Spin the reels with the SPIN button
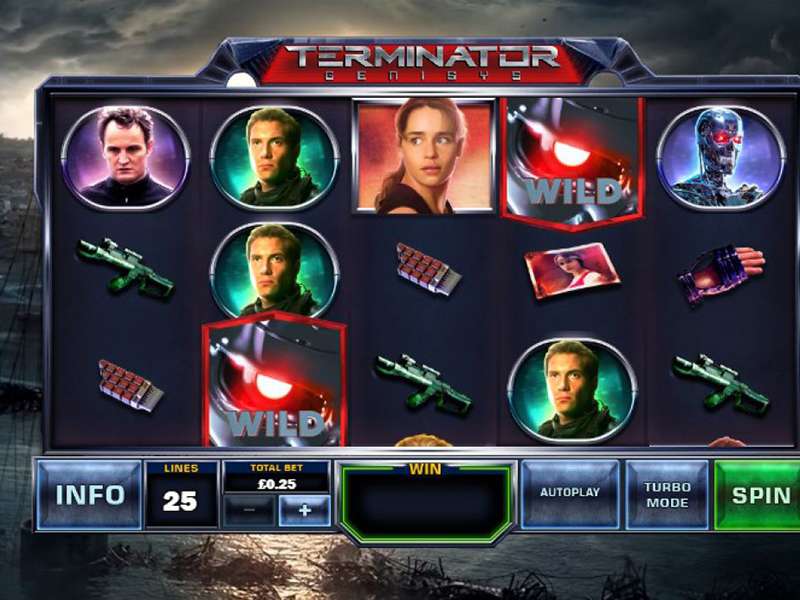 [x=760, y=495]
